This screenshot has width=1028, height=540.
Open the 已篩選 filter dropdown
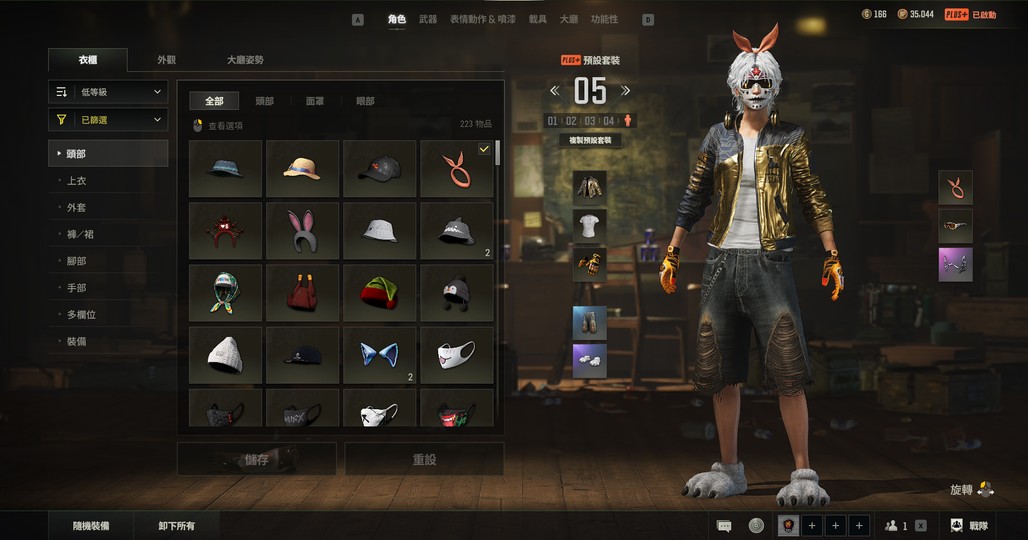(x=108, y=120)
